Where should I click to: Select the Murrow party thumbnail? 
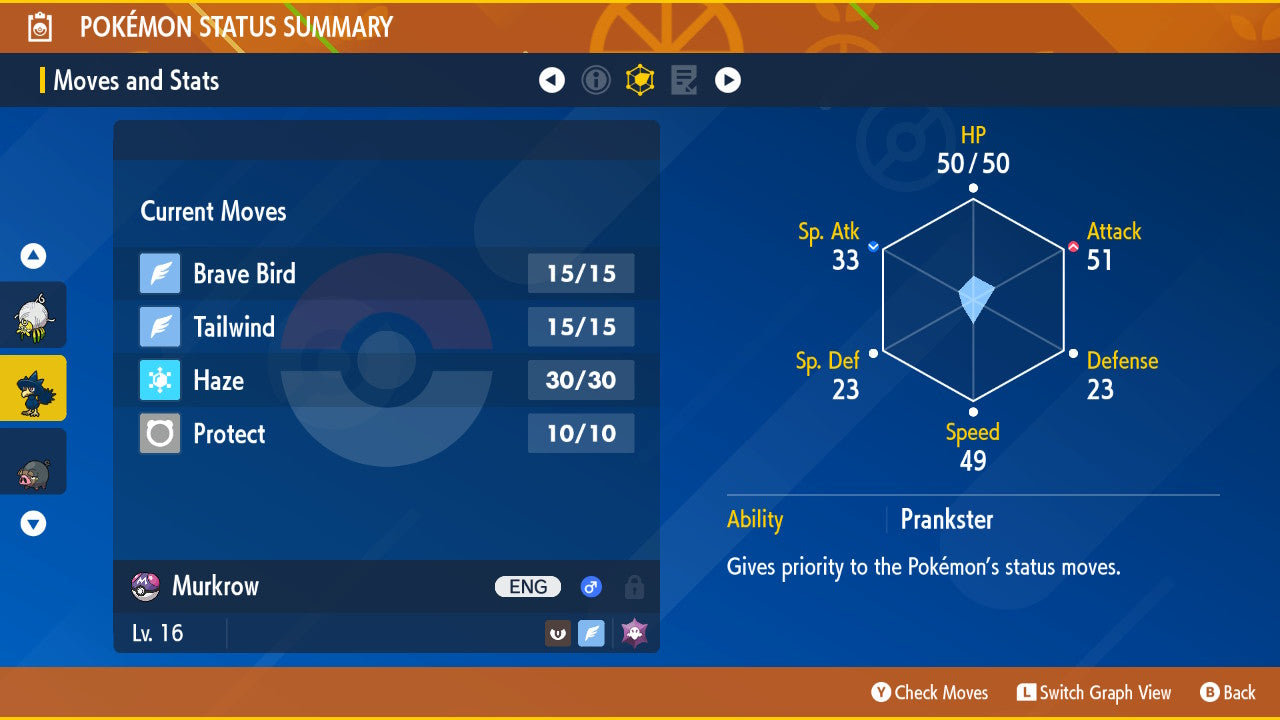[x=33, y=388]
